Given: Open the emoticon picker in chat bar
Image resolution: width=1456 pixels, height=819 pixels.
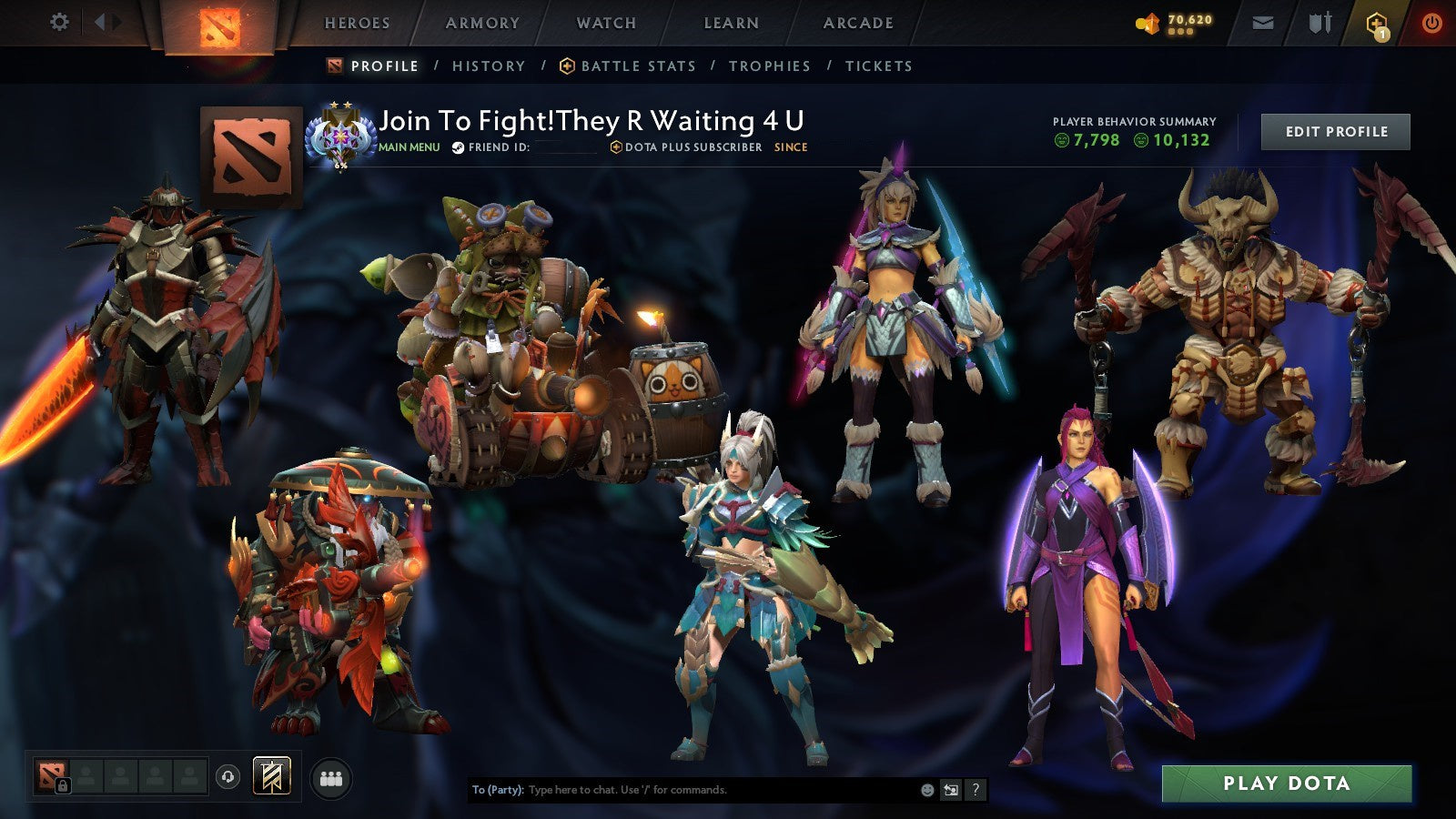Looking at the screenshot, I should pos(926,790).
